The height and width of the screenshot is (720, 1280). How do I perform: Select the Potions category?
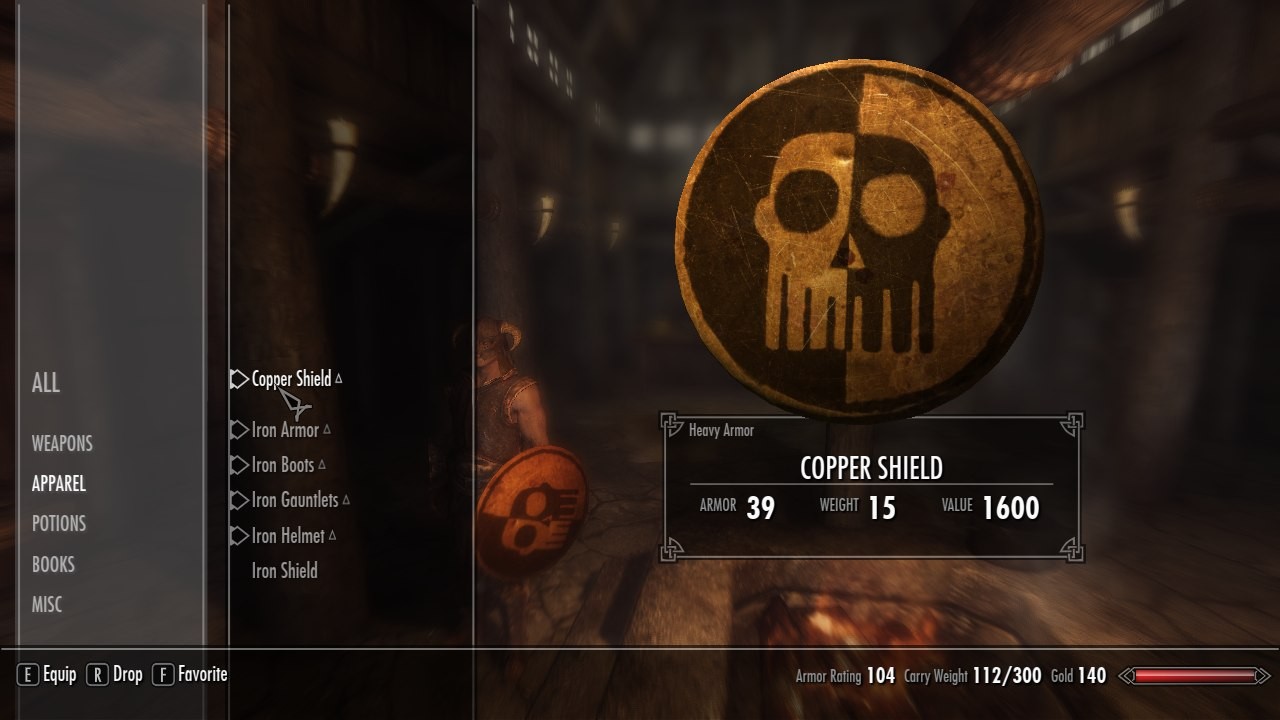coord(59,523)
